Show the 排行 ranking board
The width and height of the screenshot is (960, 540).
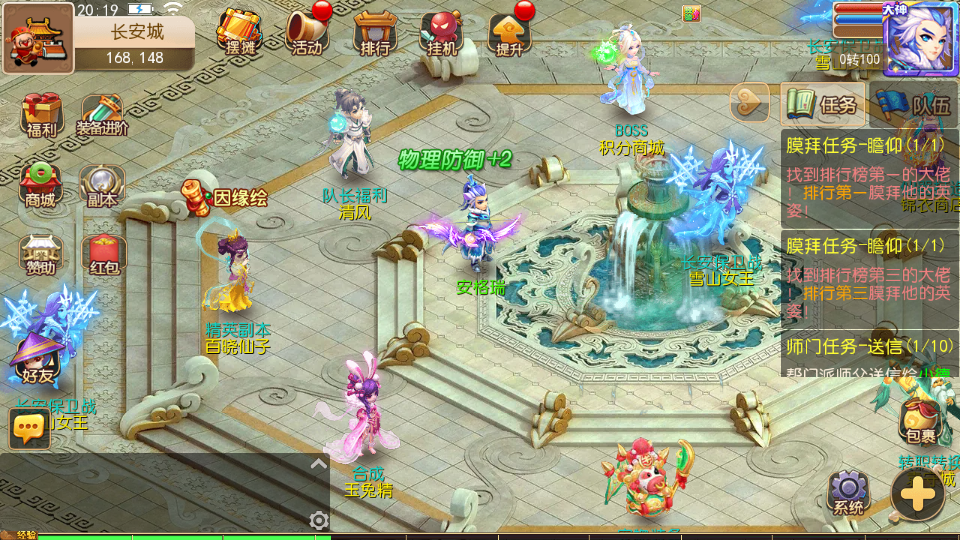coord(372,33)
